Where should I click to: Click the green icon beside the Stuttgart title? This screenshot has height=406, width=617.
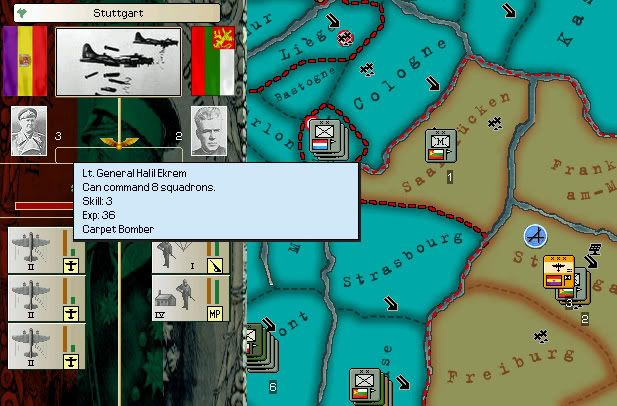(11, 15)
